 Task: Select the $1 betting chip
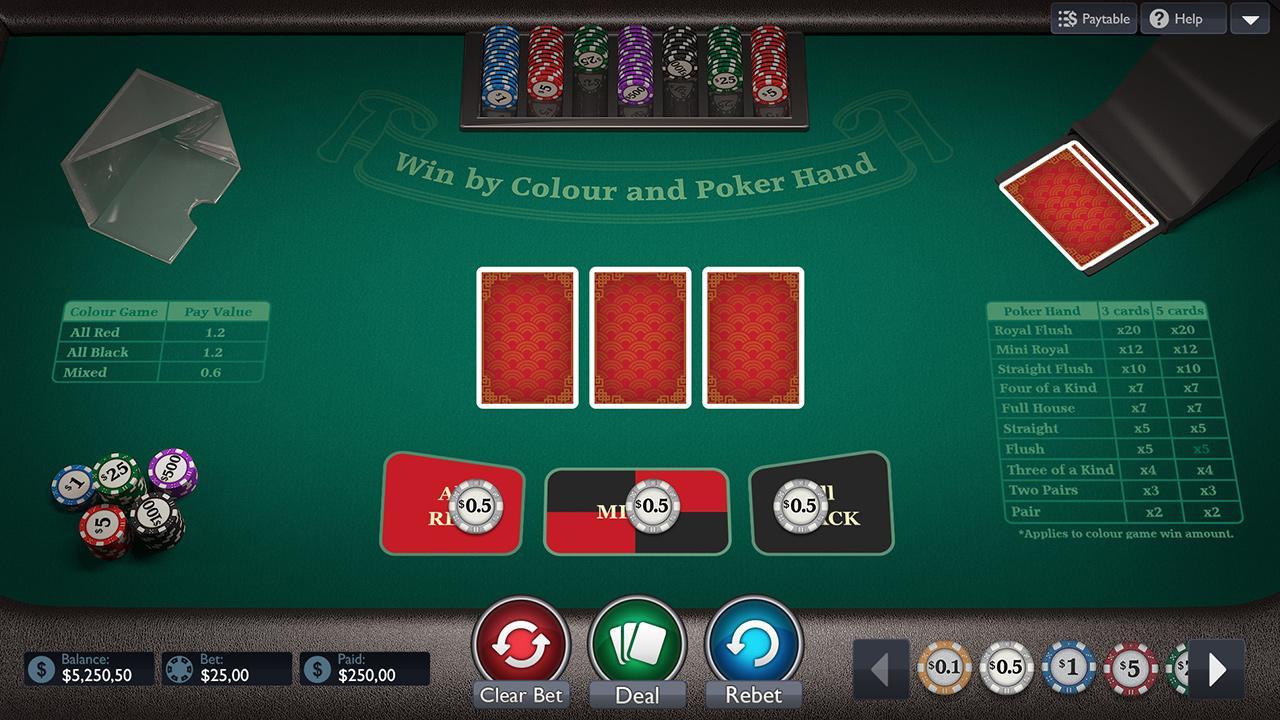point(1069,667)
